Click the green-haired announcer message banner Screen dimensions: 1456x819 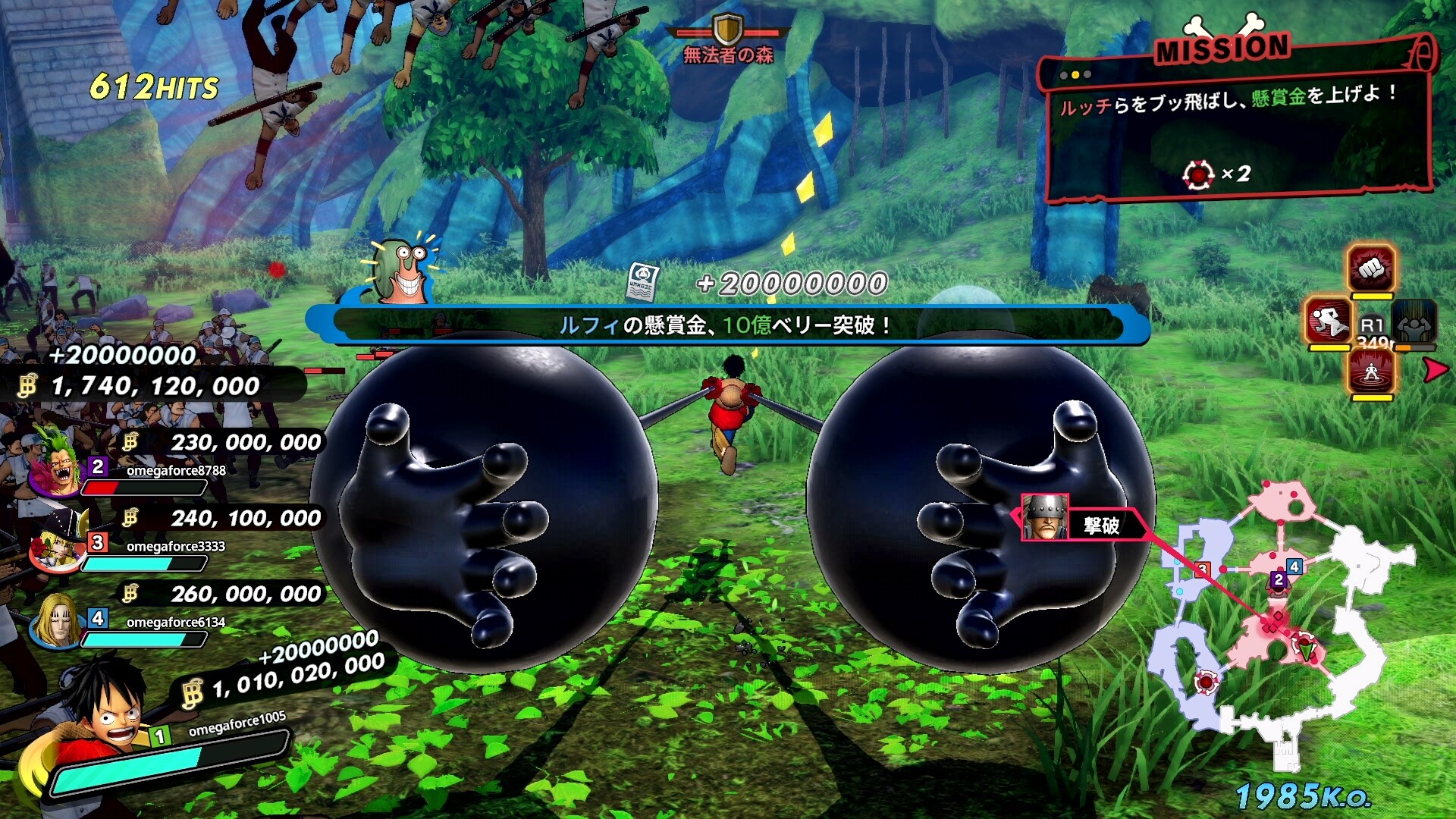point(726,325)
